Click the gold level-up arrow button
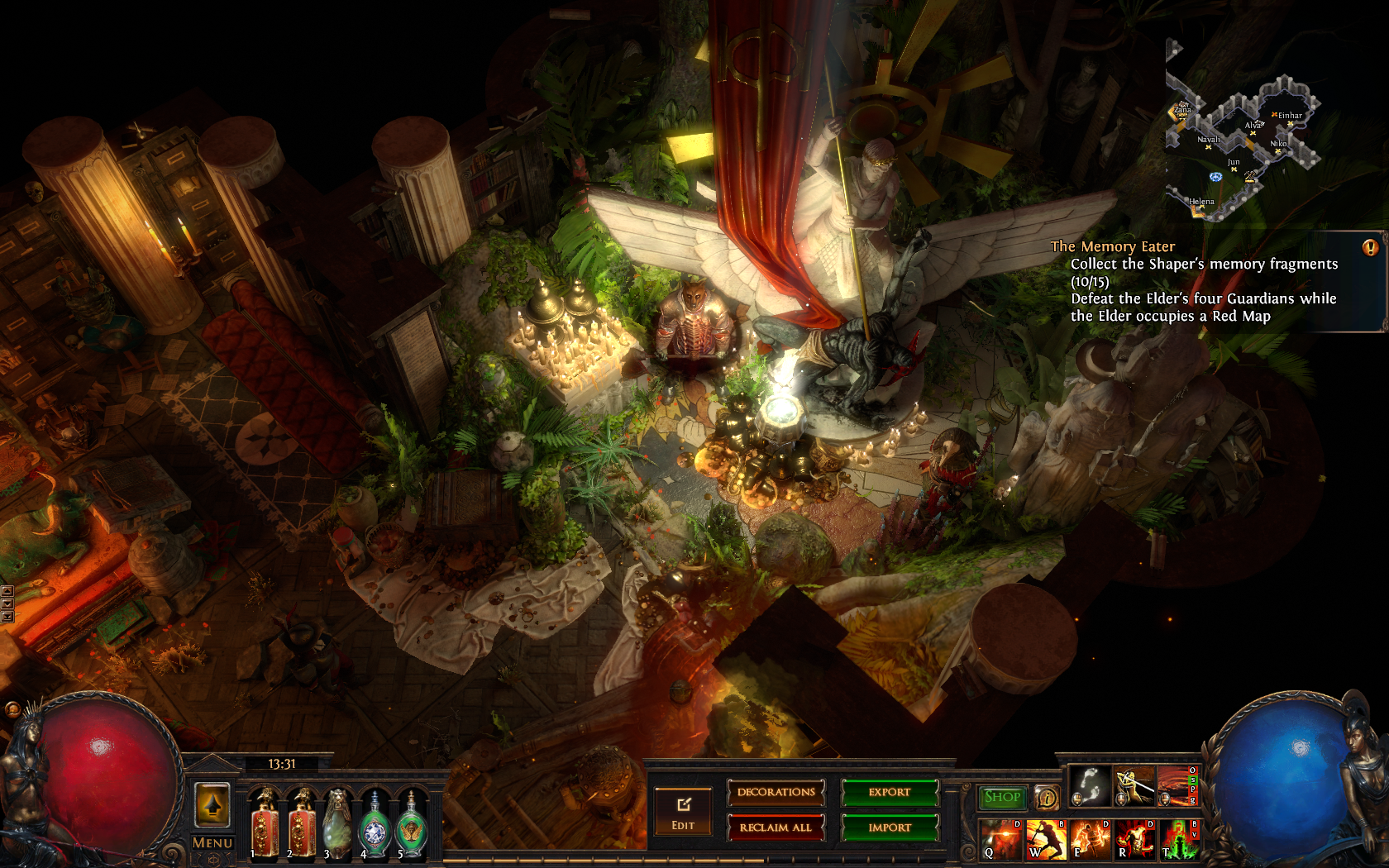This screenshot has height=868, width=1389. point(212,804)
